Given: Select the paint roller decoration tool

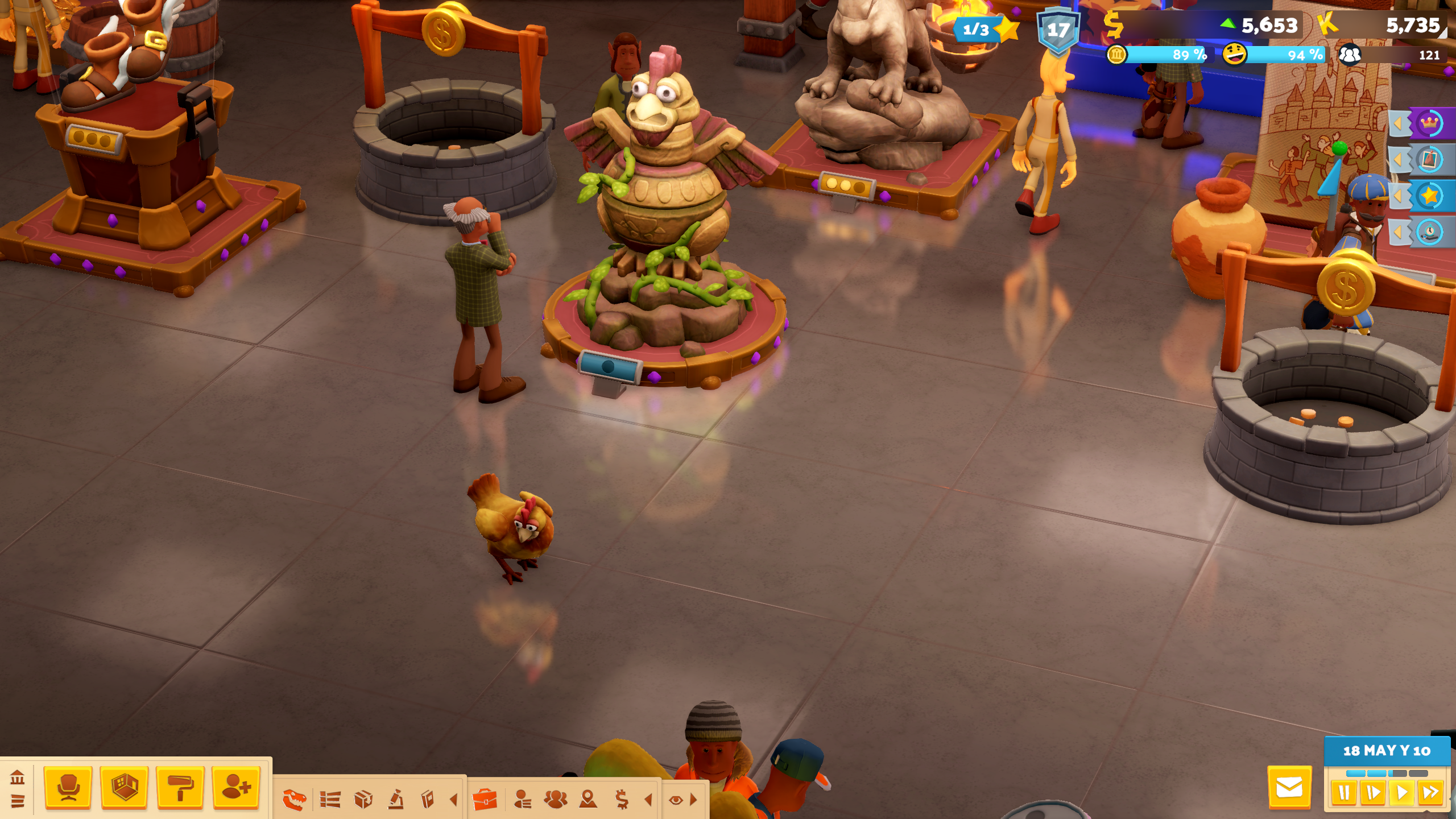Looking at the screenshot, I should [180, 788].
